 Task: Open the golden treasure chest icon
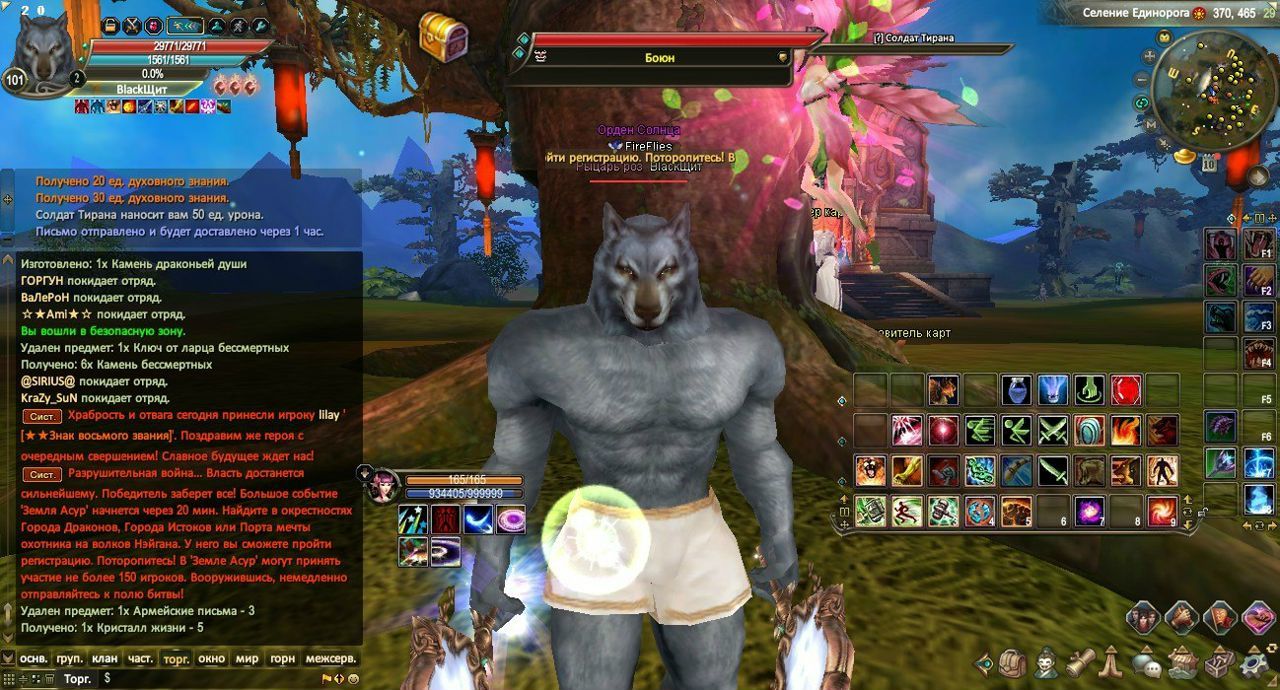[444, 38]
